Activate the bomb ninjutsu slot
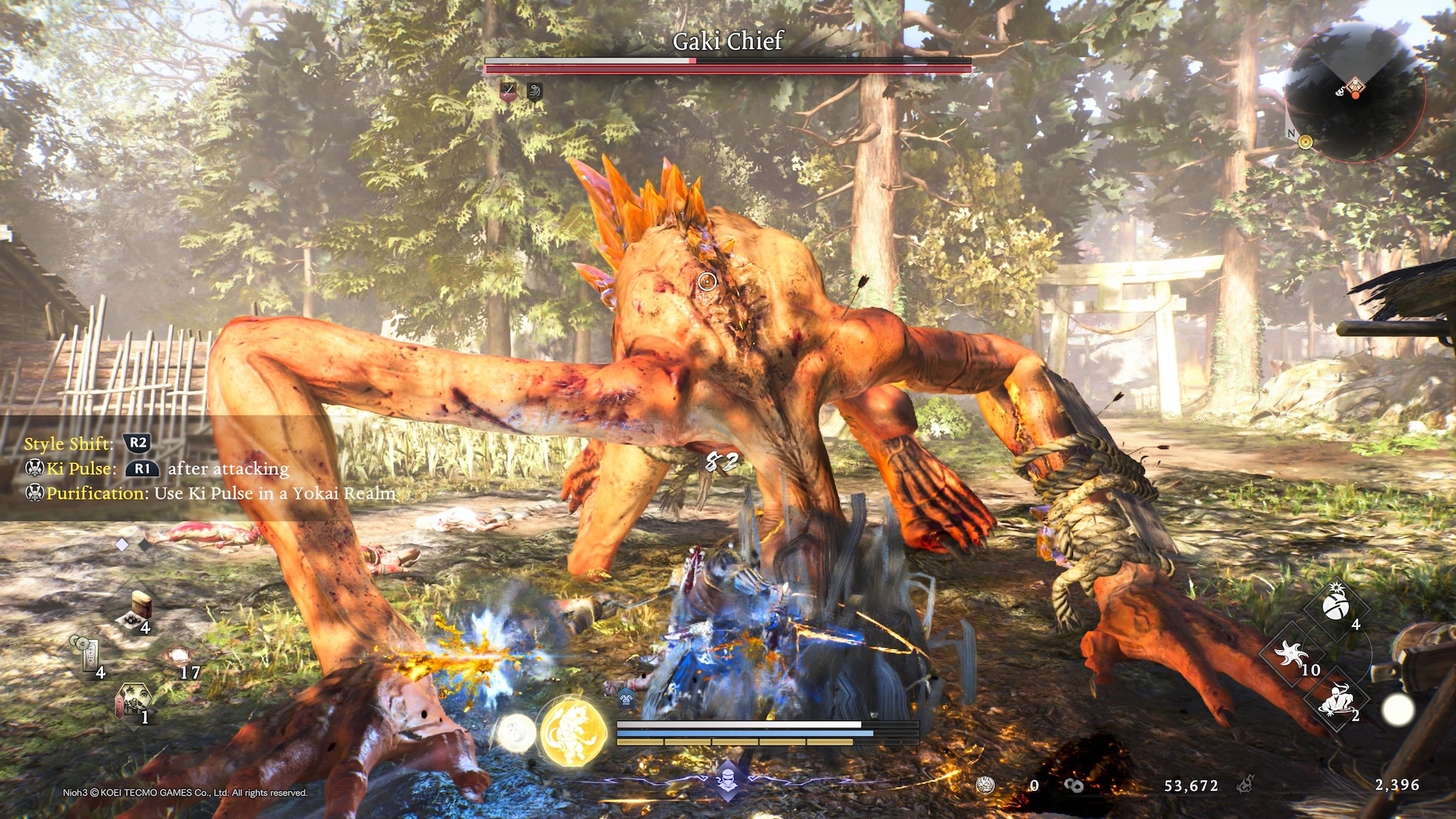Viewport: 1456px width, 819px height. point(1335,606)
